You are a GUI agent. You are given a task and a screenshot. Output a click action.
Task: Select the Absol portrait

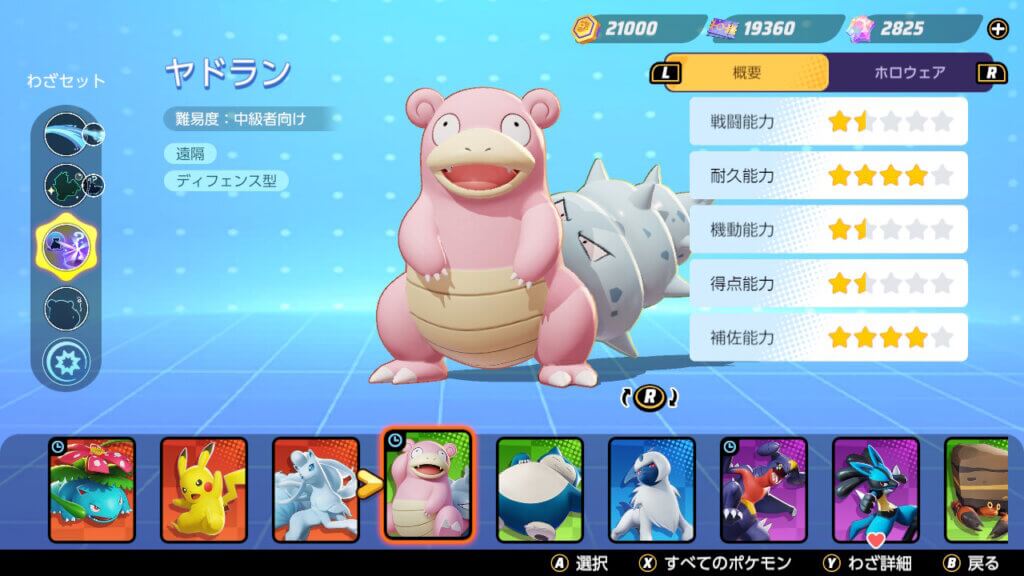point(652,489)
